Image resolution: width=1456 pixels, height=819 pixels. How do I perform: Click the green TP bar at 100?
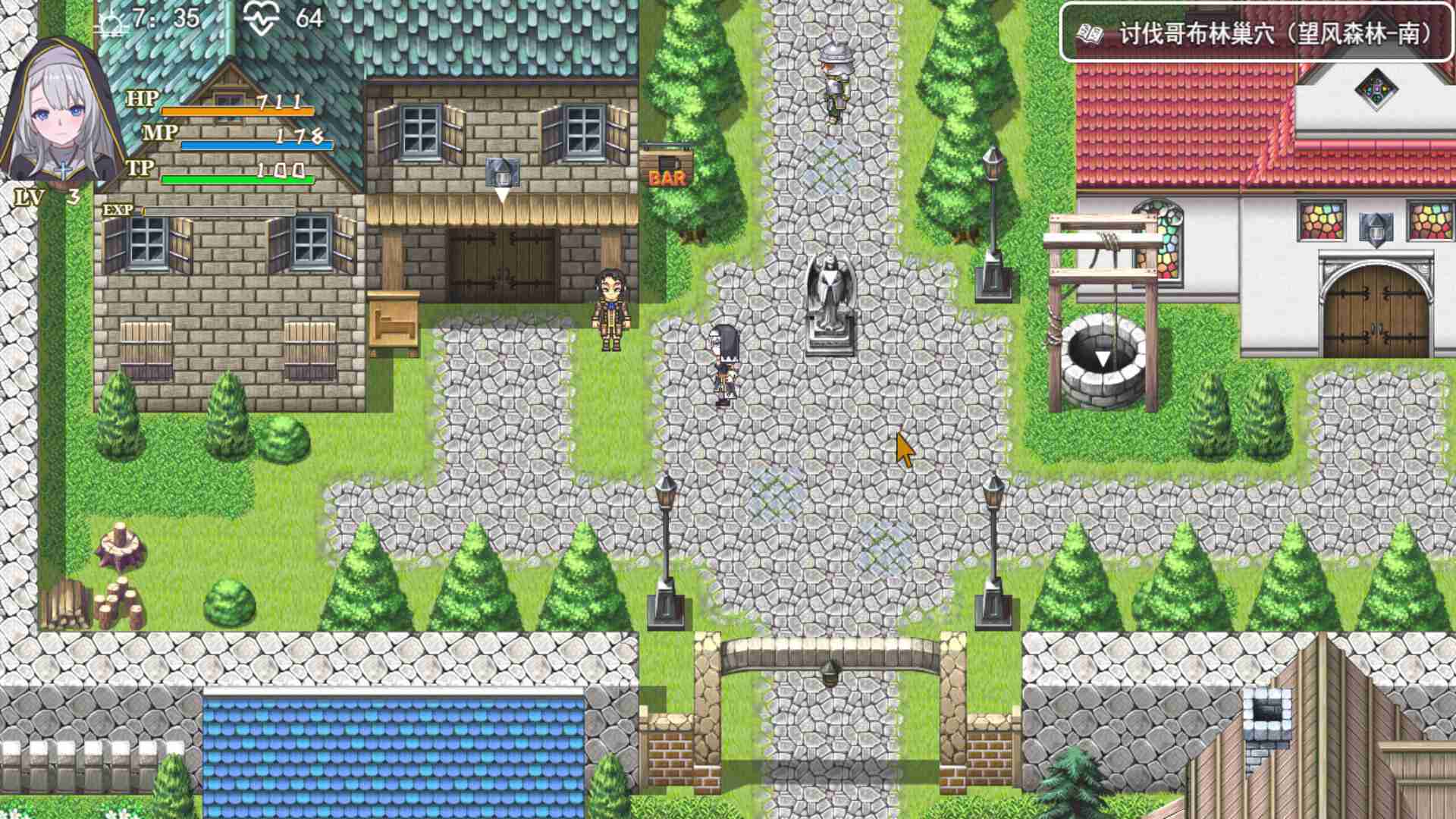point(235,180)
